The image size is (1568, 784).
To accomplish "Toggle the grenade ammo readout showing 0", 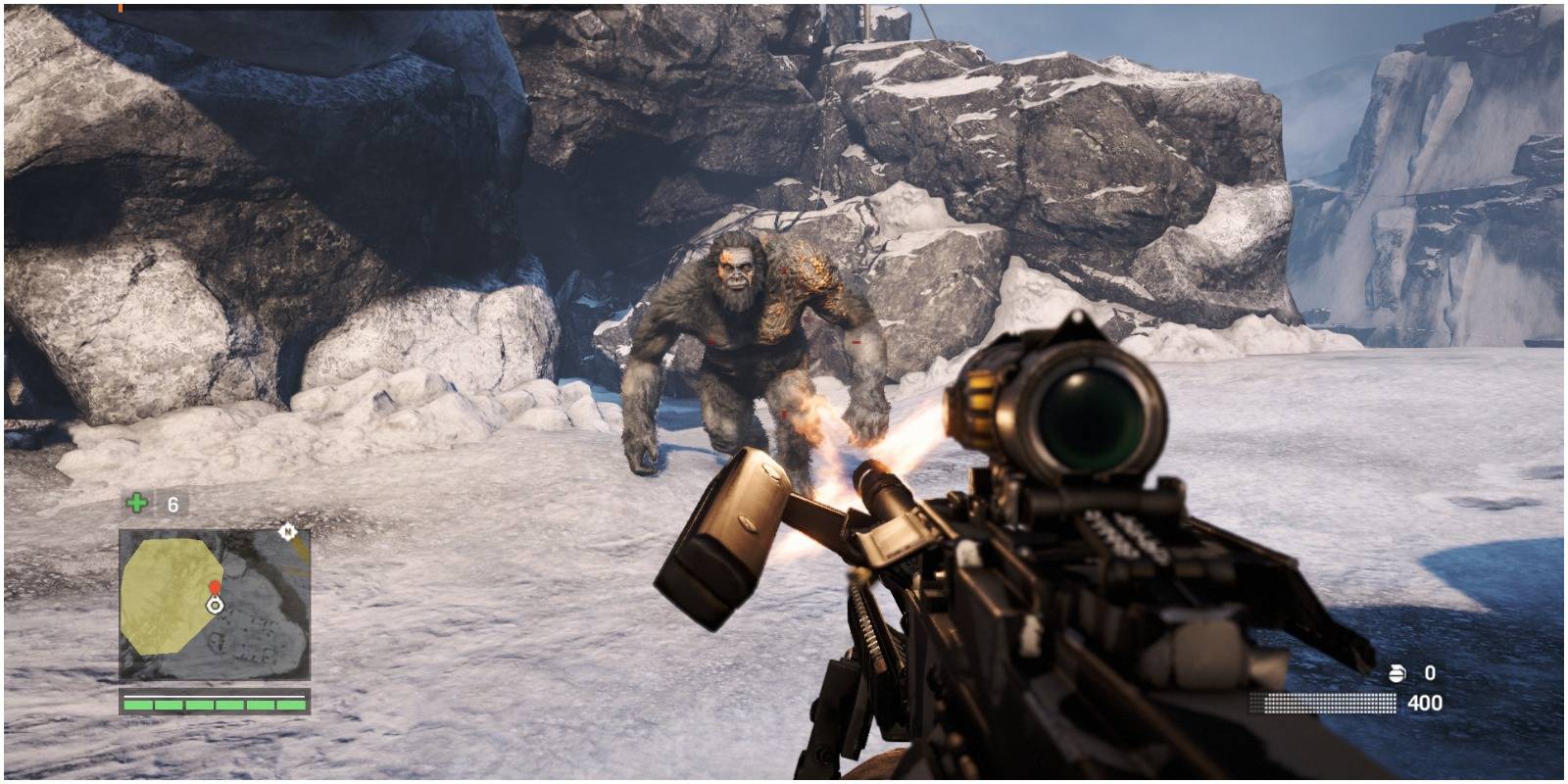I will (1430, 673).
